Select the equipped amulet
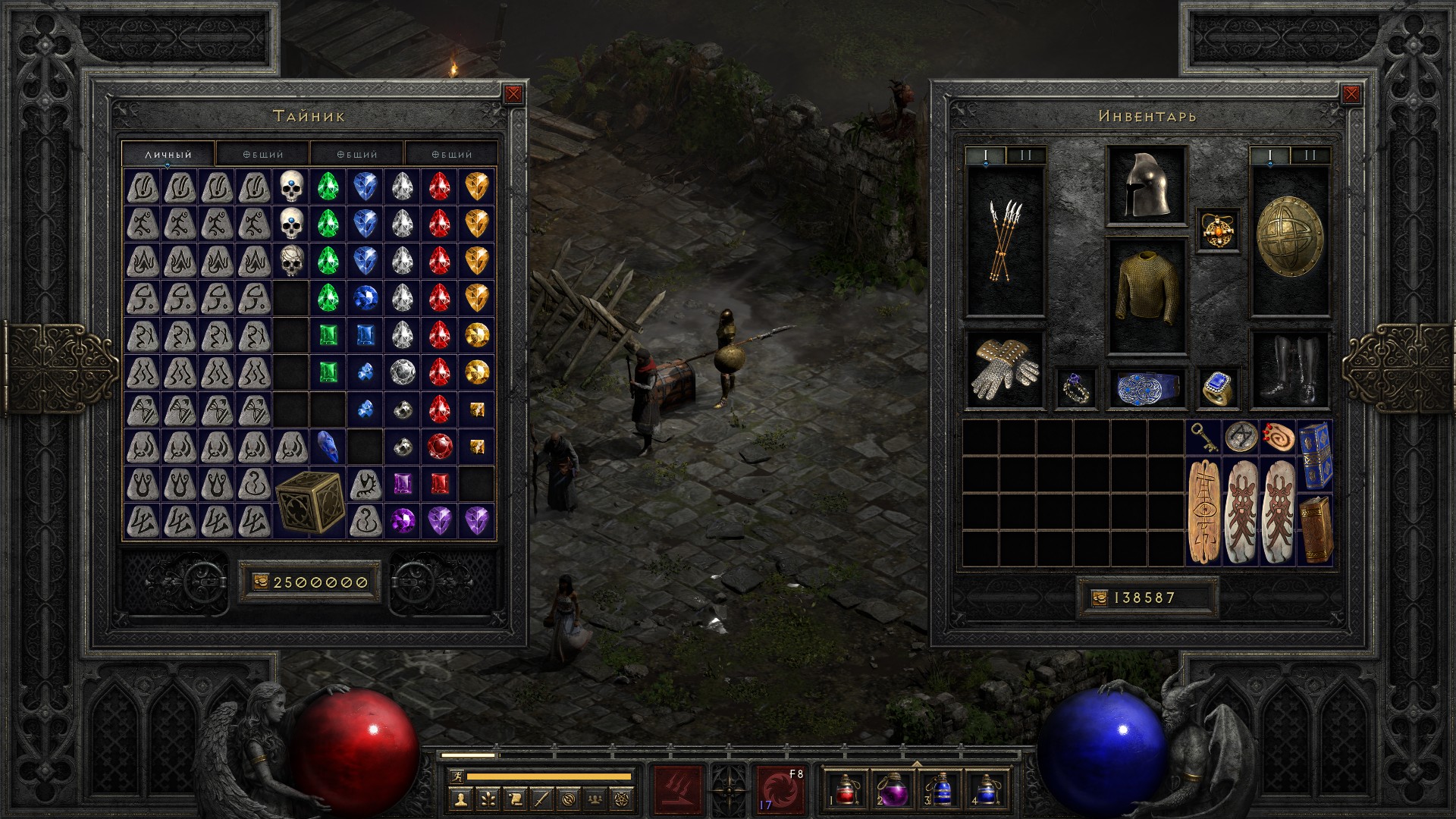Viewport: 1456px width, 819px height. (1218, 230)
